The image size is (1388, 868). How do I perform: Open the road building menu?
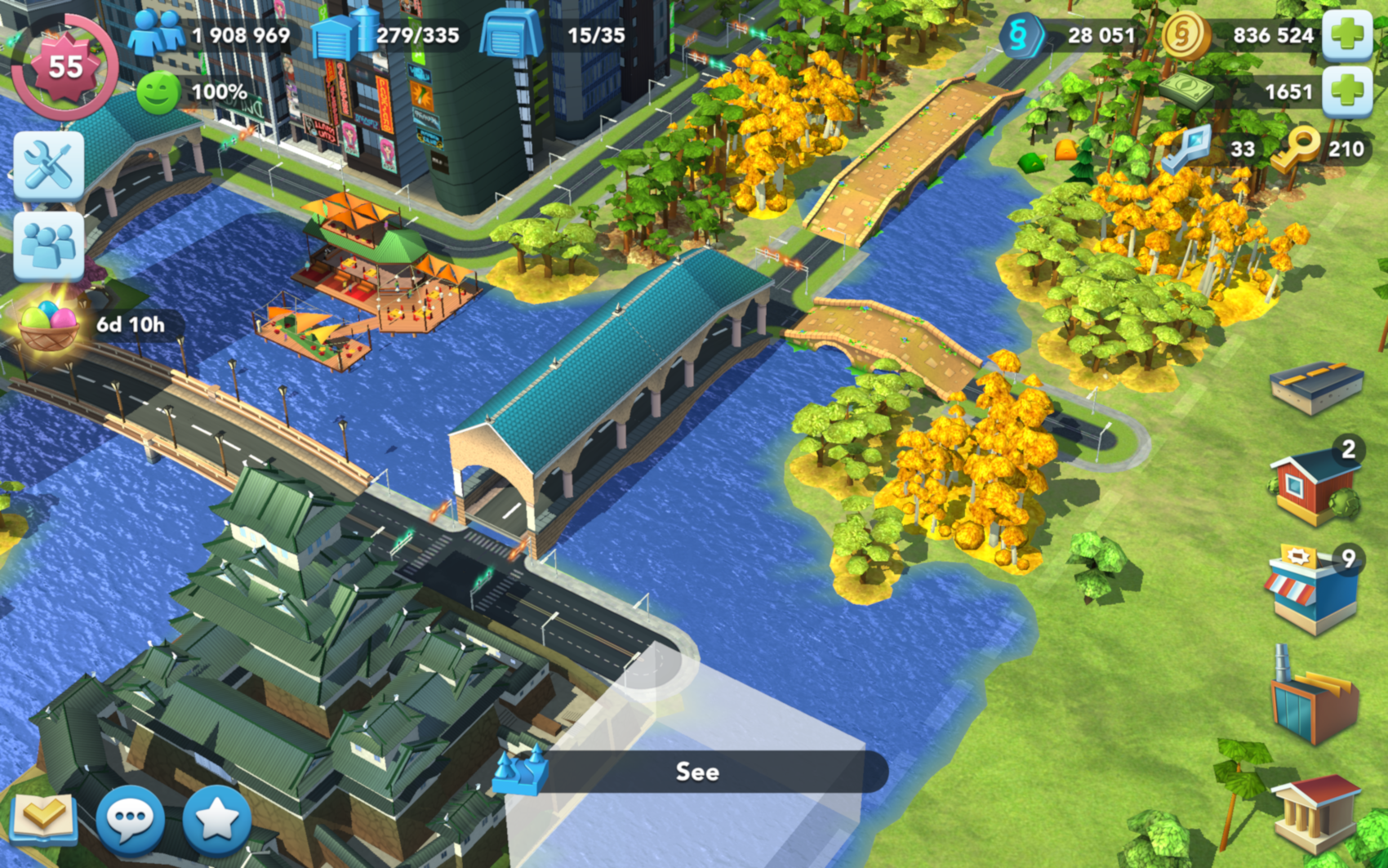tap(1316, 386)
